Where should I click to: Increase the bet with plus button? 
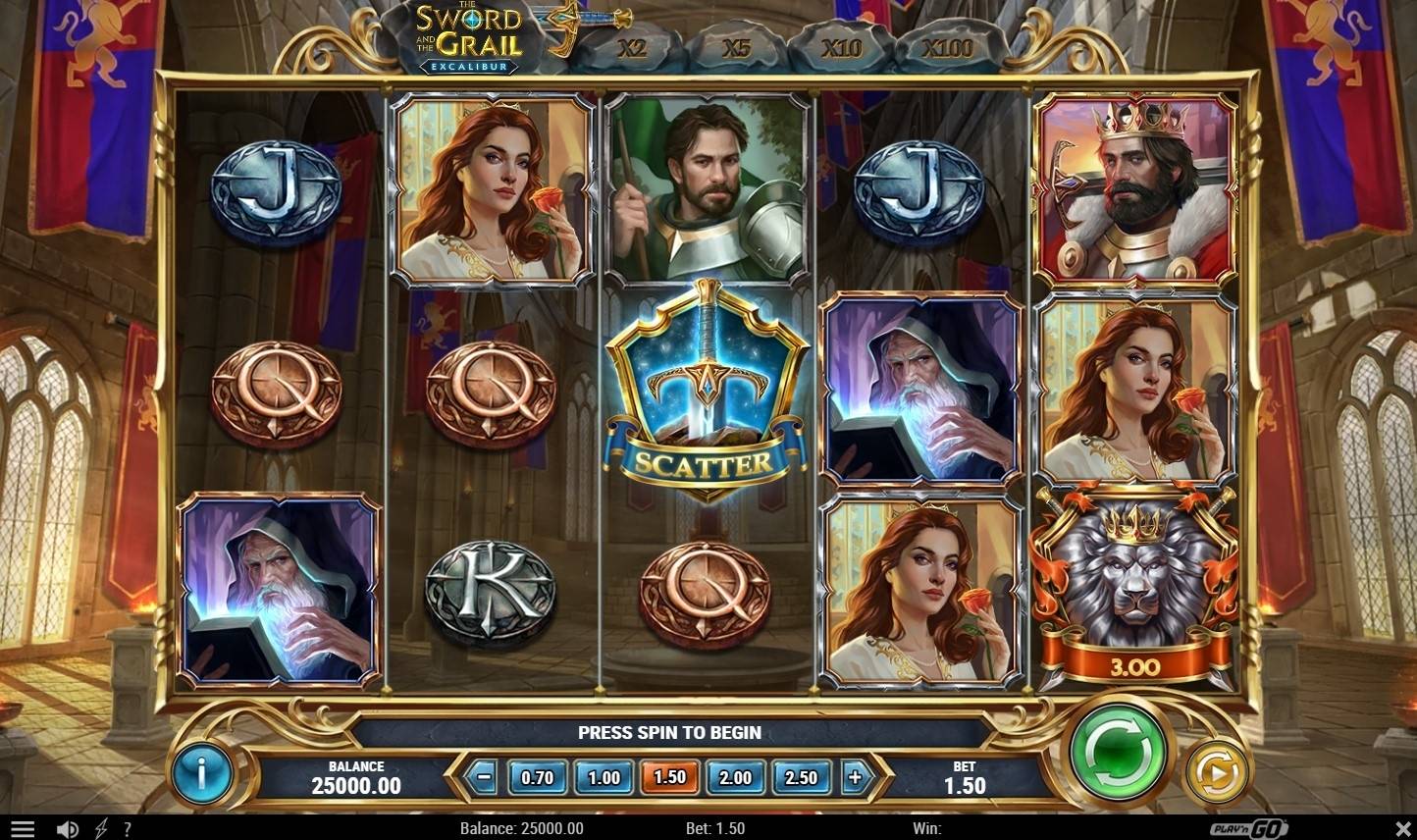click(x=855, y=777)
